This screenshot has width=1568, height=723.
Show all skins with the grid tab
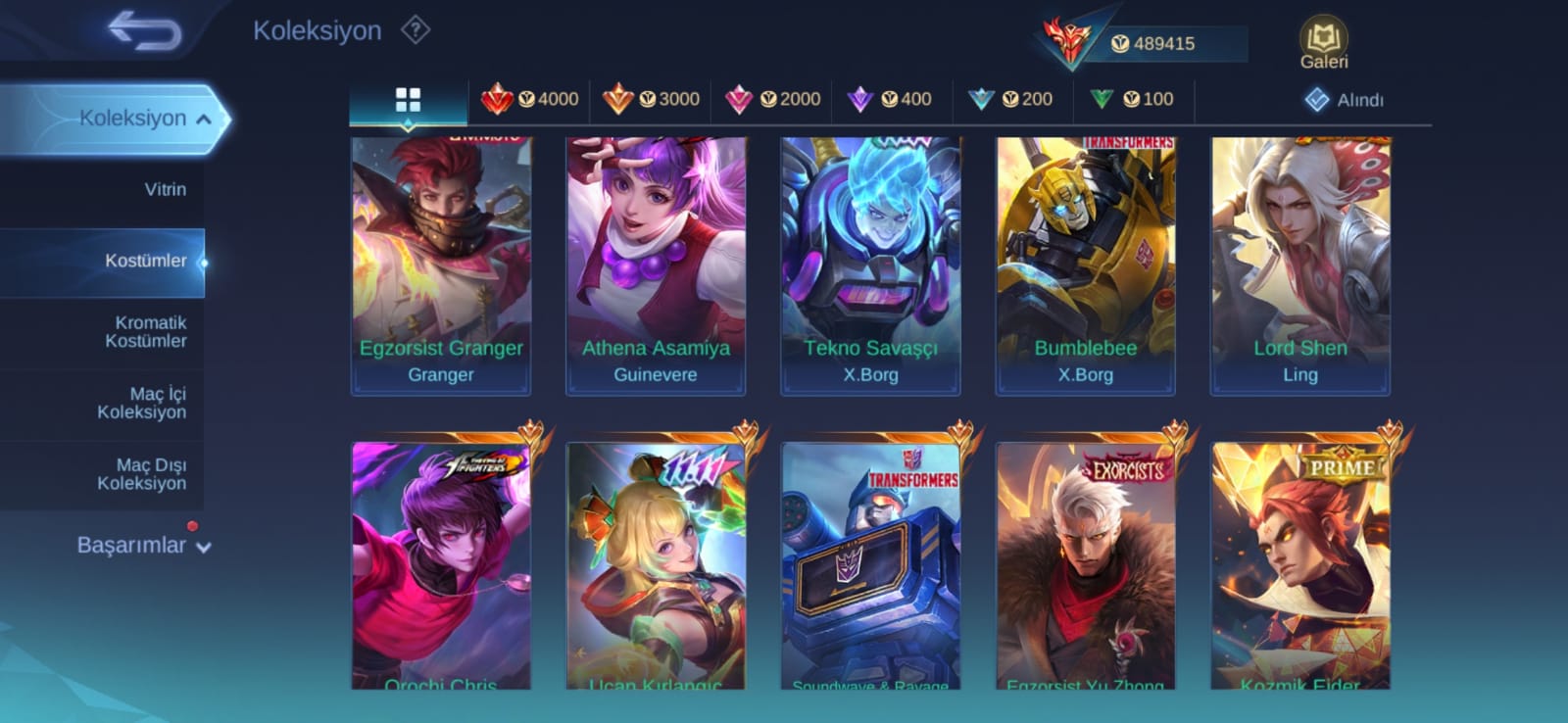pos(408,99)
